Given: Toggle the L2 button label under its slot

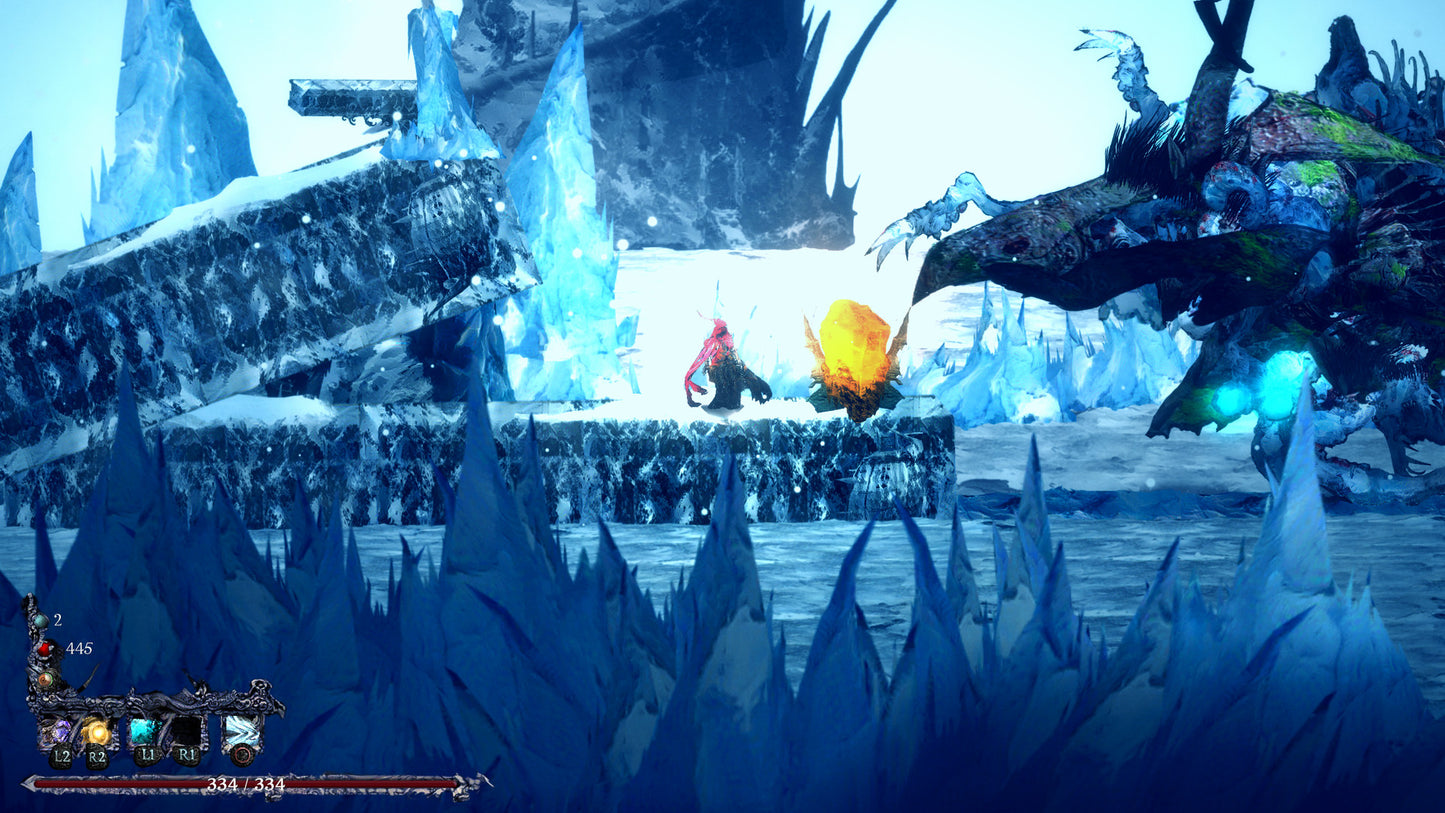Looking at the screenshot, I should pyautogui.click(x=62, y=757).
